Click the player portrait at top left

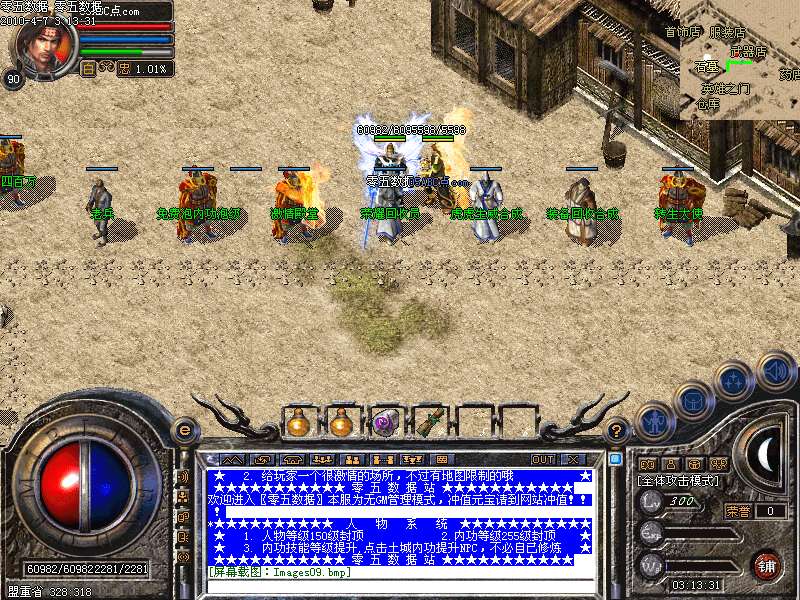click(38, 44)
